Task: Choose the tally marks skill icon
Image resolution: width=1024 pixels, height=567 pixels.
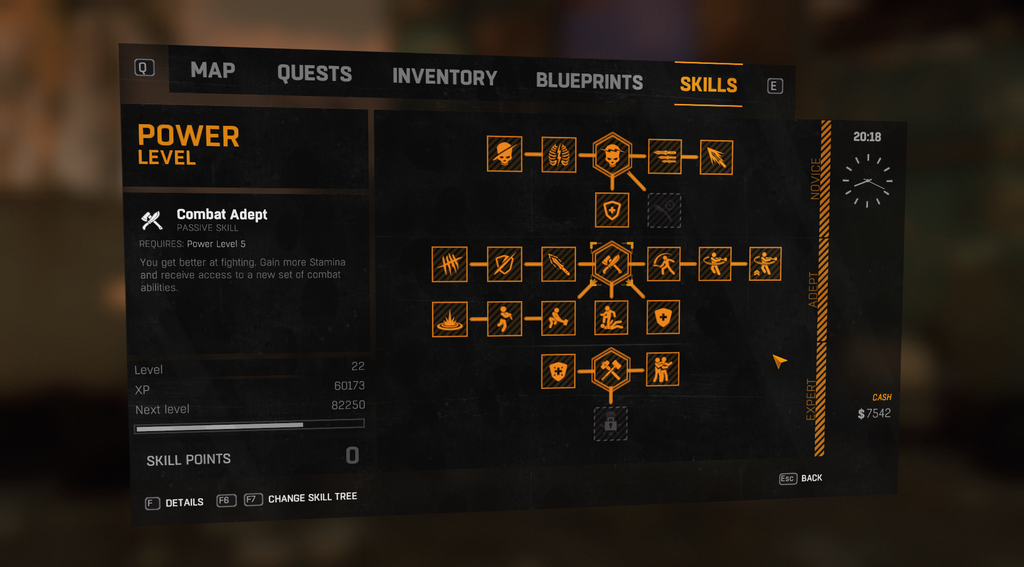Action: pos(450,264)
